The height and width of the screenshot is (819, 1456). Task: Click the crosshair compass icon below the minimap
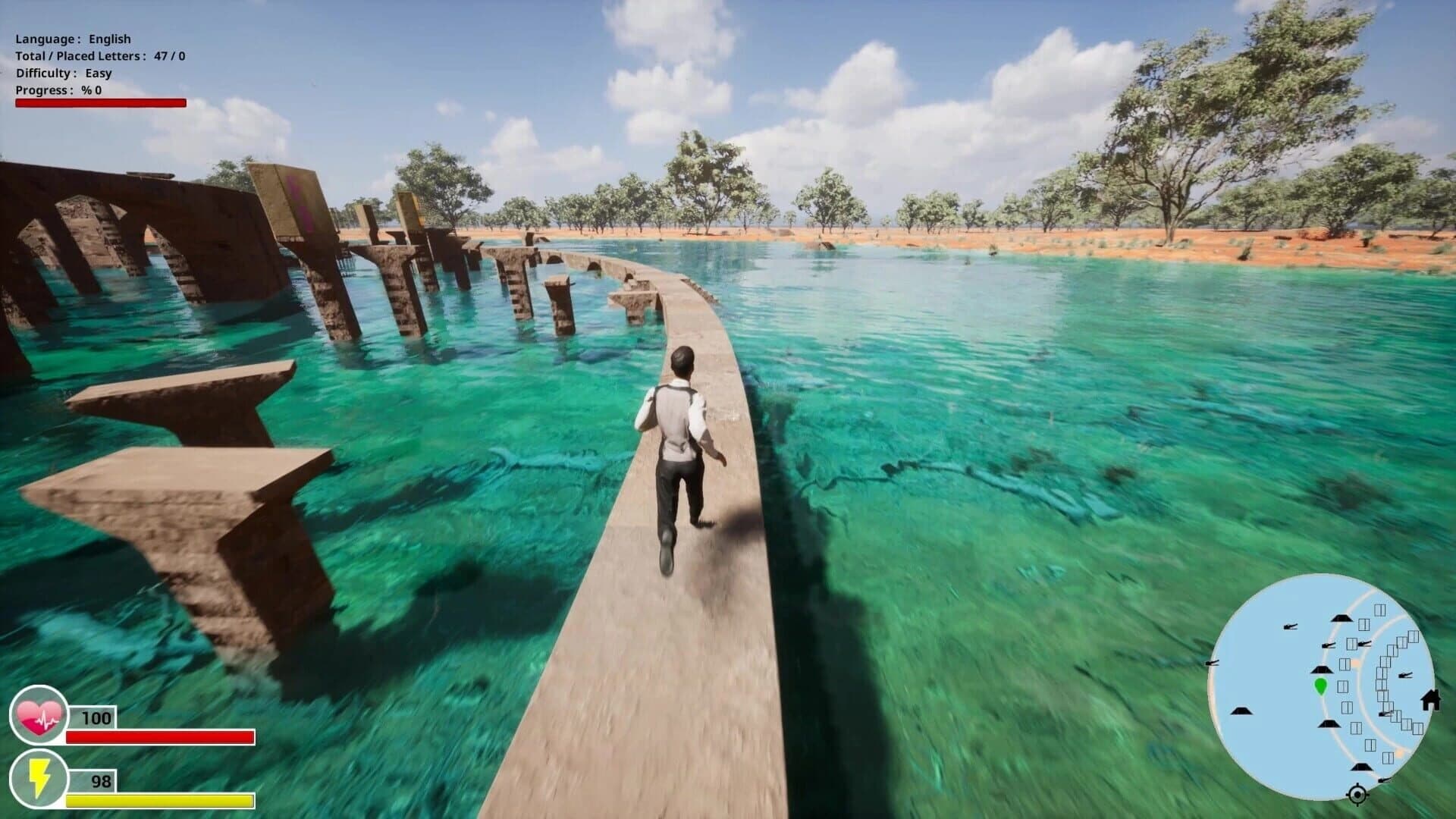(x=1357, y=794)
